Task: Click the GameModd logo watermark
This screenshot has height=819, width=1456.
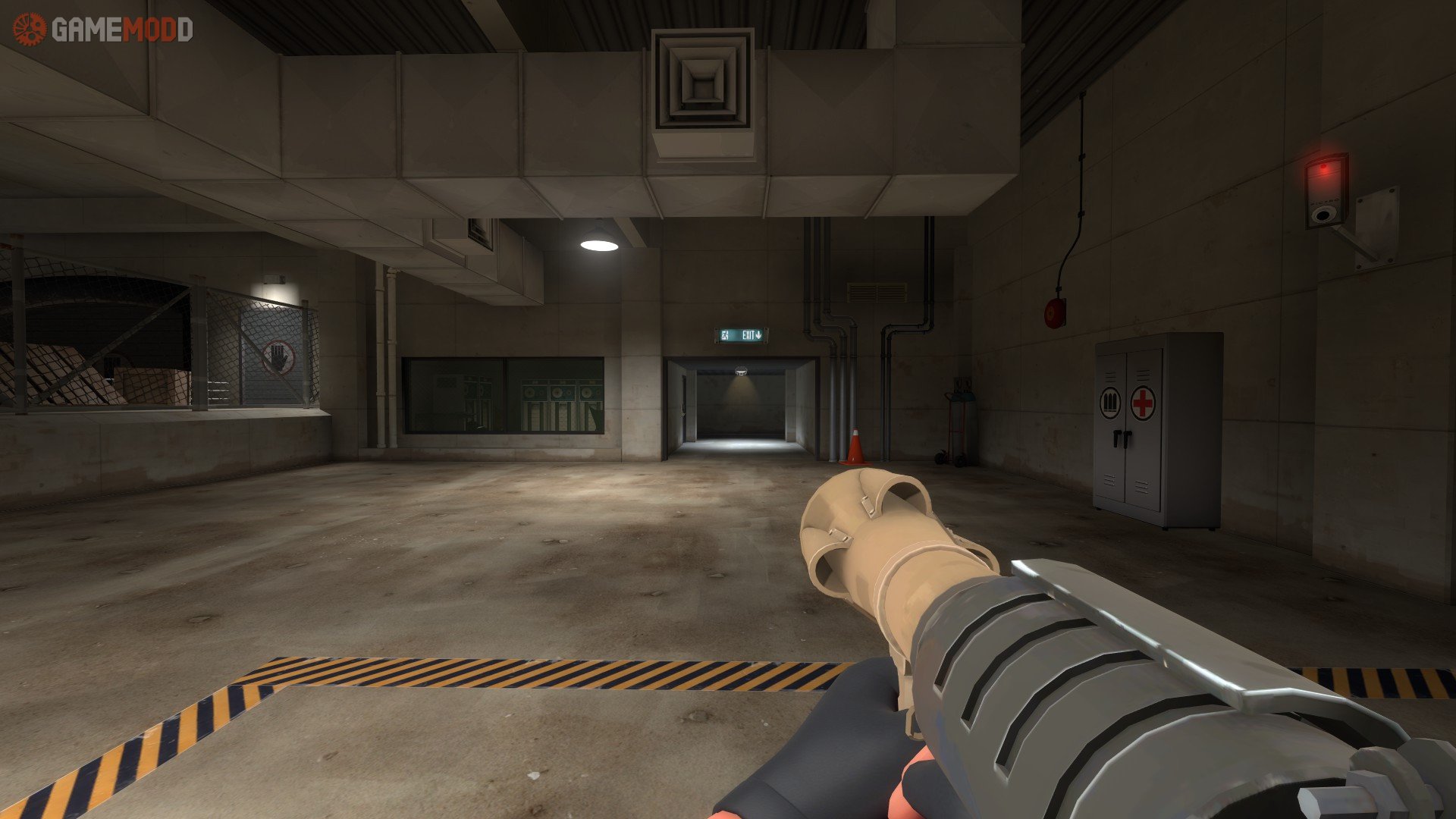Action: [x=103, y=30]
